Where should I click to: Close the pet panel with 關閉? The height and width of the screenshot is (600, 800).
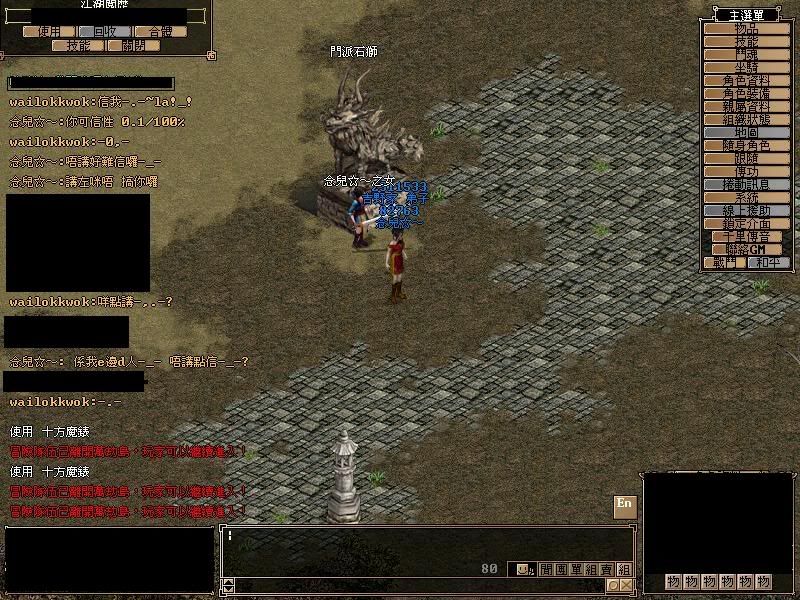[133, 45]
